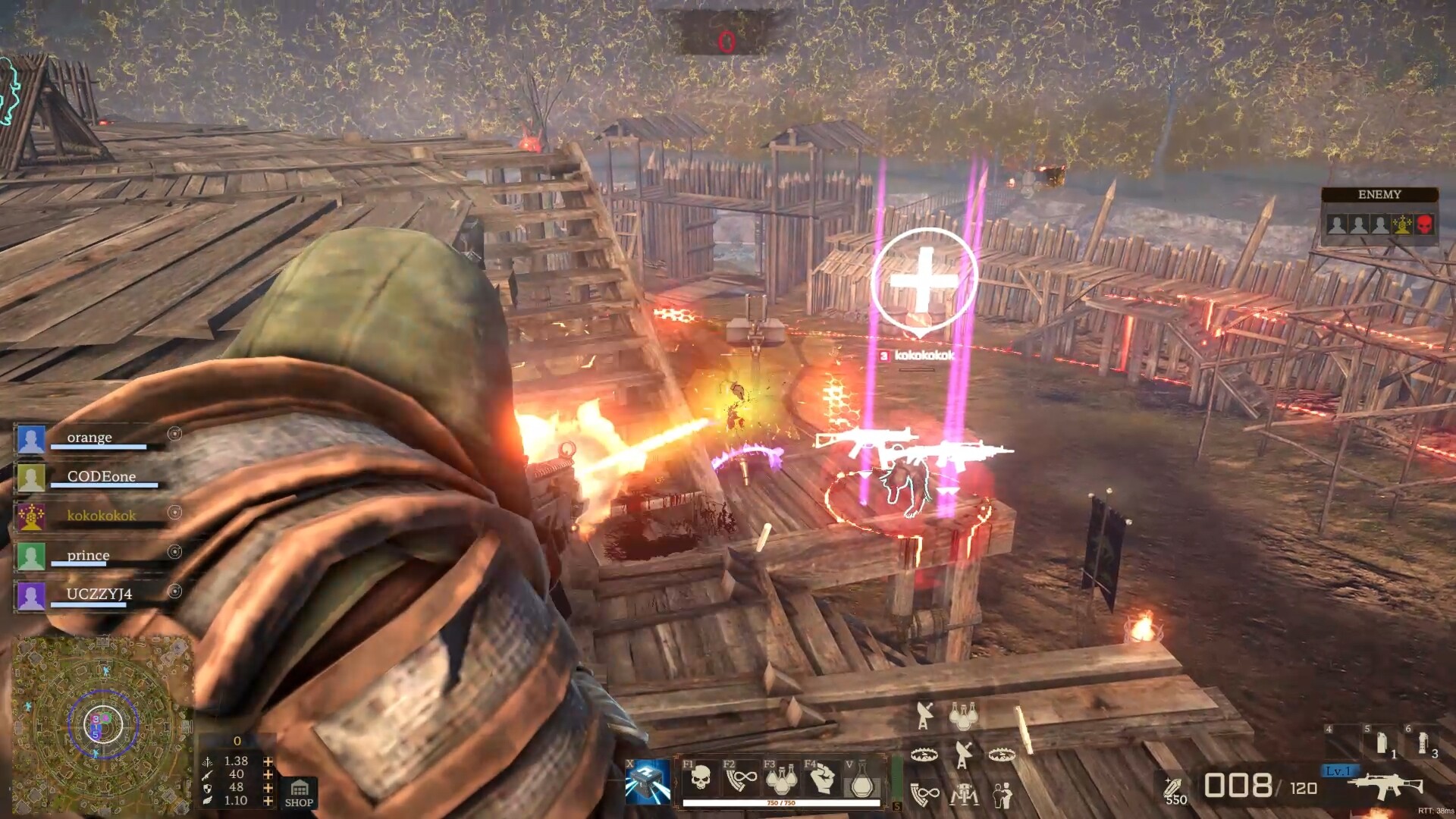Click the circular town minimap
Image resolution: width=1456 pixels, height=819 pixels.
(102, 723)
